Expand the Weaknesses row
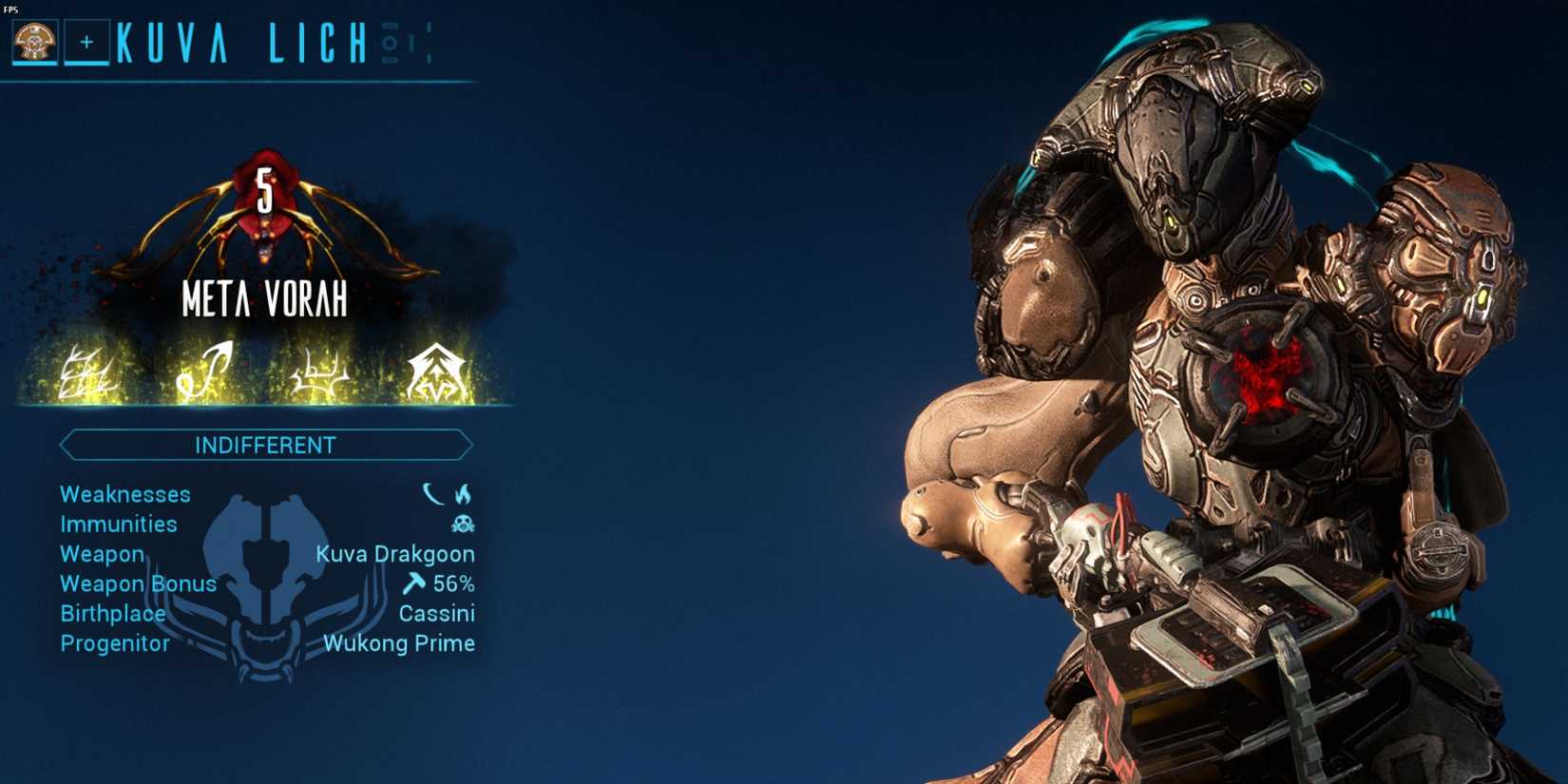 pos(124,494)
